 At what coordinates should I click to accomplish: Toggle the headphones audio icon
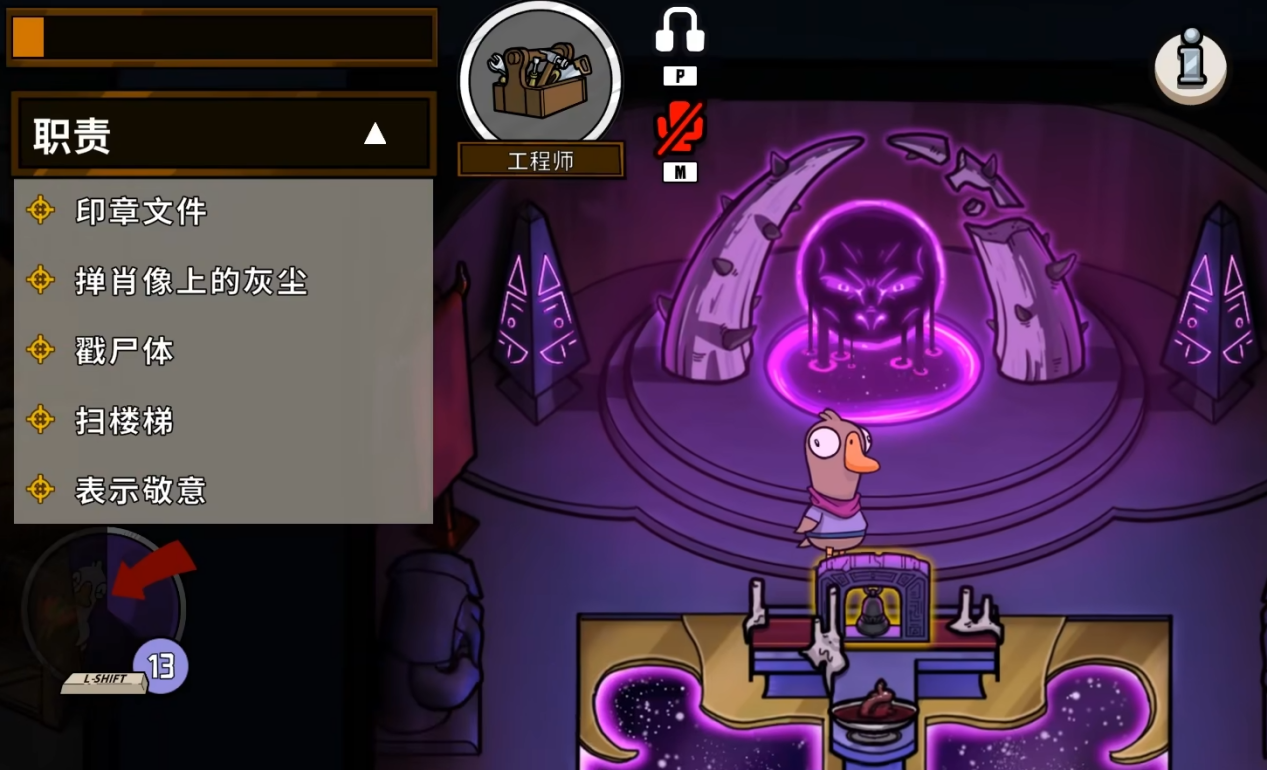coord(680,32)
